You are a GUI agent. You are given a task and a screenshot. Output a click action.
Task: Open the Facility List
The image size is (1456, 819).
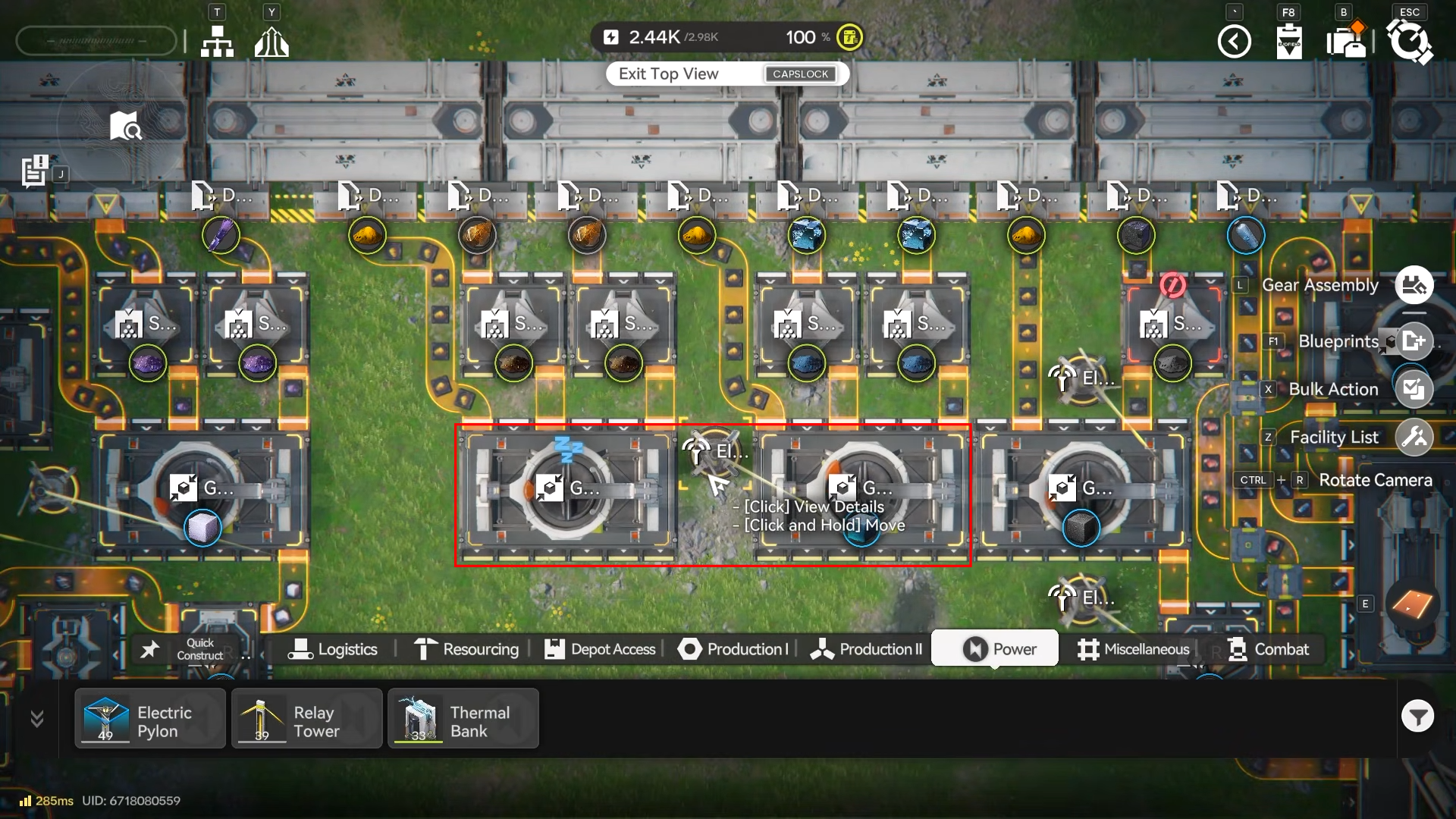click(x=1414, y=438)
